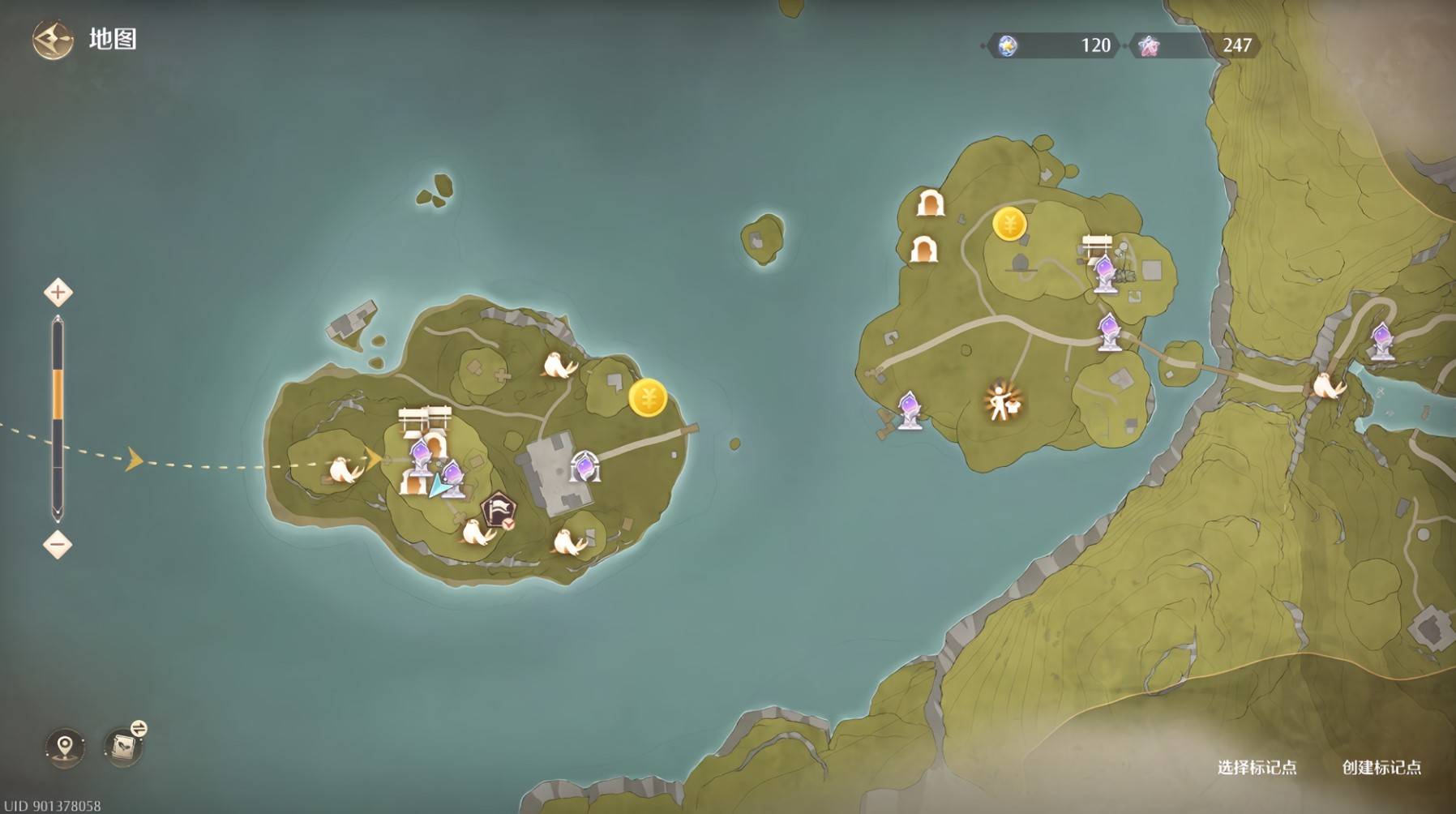Select the glowing orange figure marker
This screenshot has height=814, width=1456.
[1002, 401]
